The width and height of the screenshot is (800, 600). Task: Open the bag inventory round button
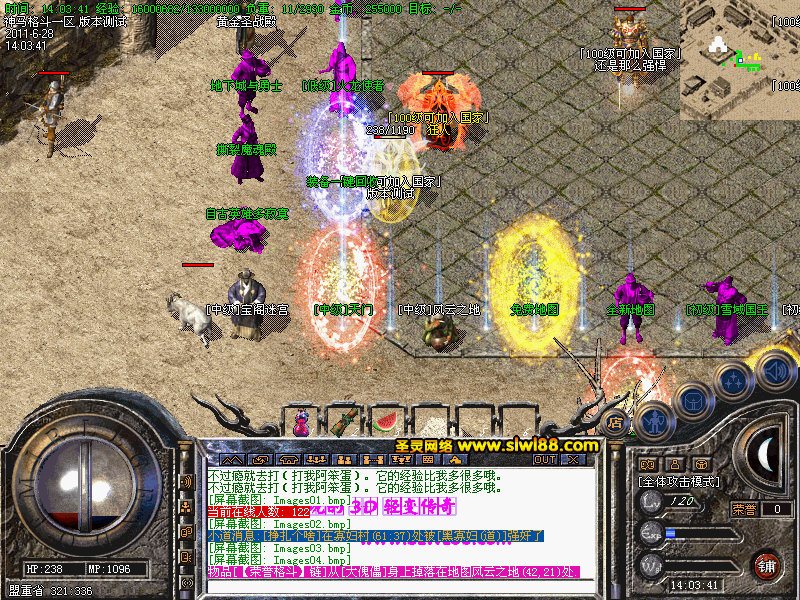point(692,400)
